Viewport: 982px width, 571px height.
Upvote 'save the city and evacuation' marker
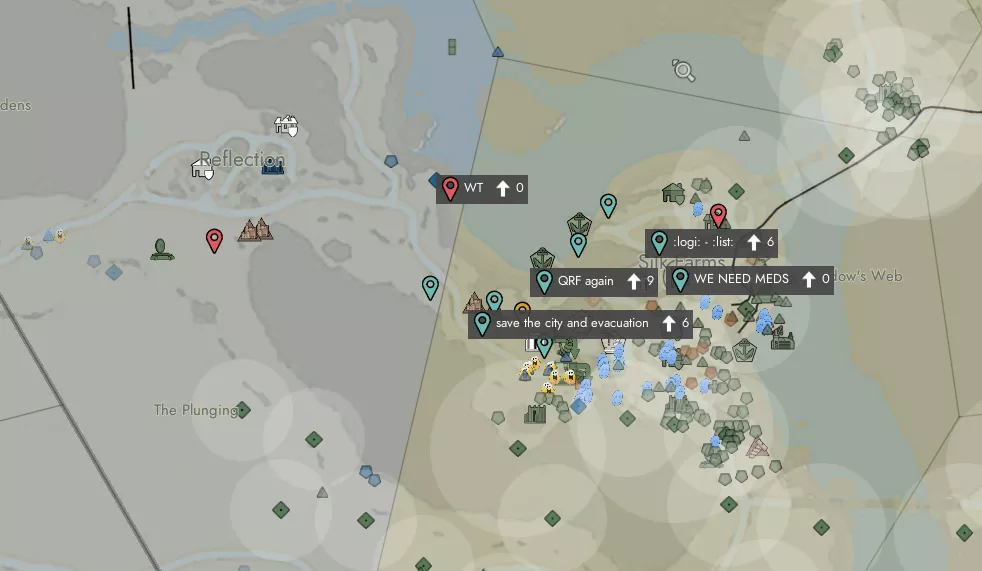(669, 323)
